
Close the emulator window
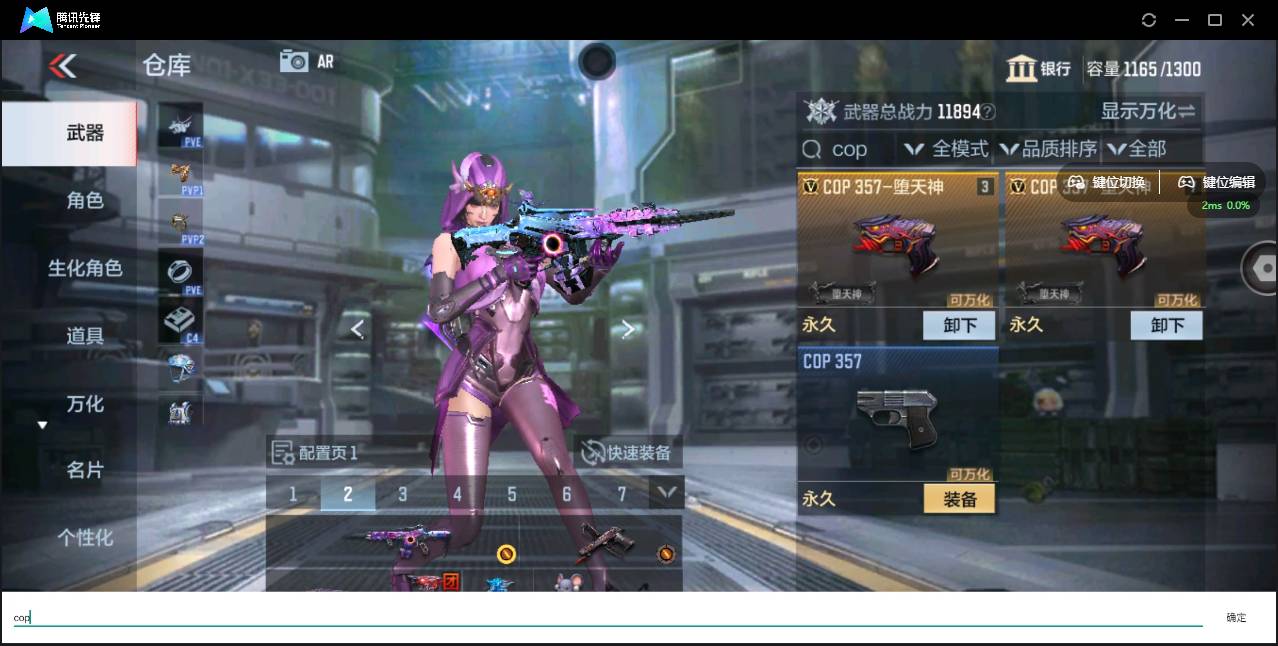click(1248, 20)
